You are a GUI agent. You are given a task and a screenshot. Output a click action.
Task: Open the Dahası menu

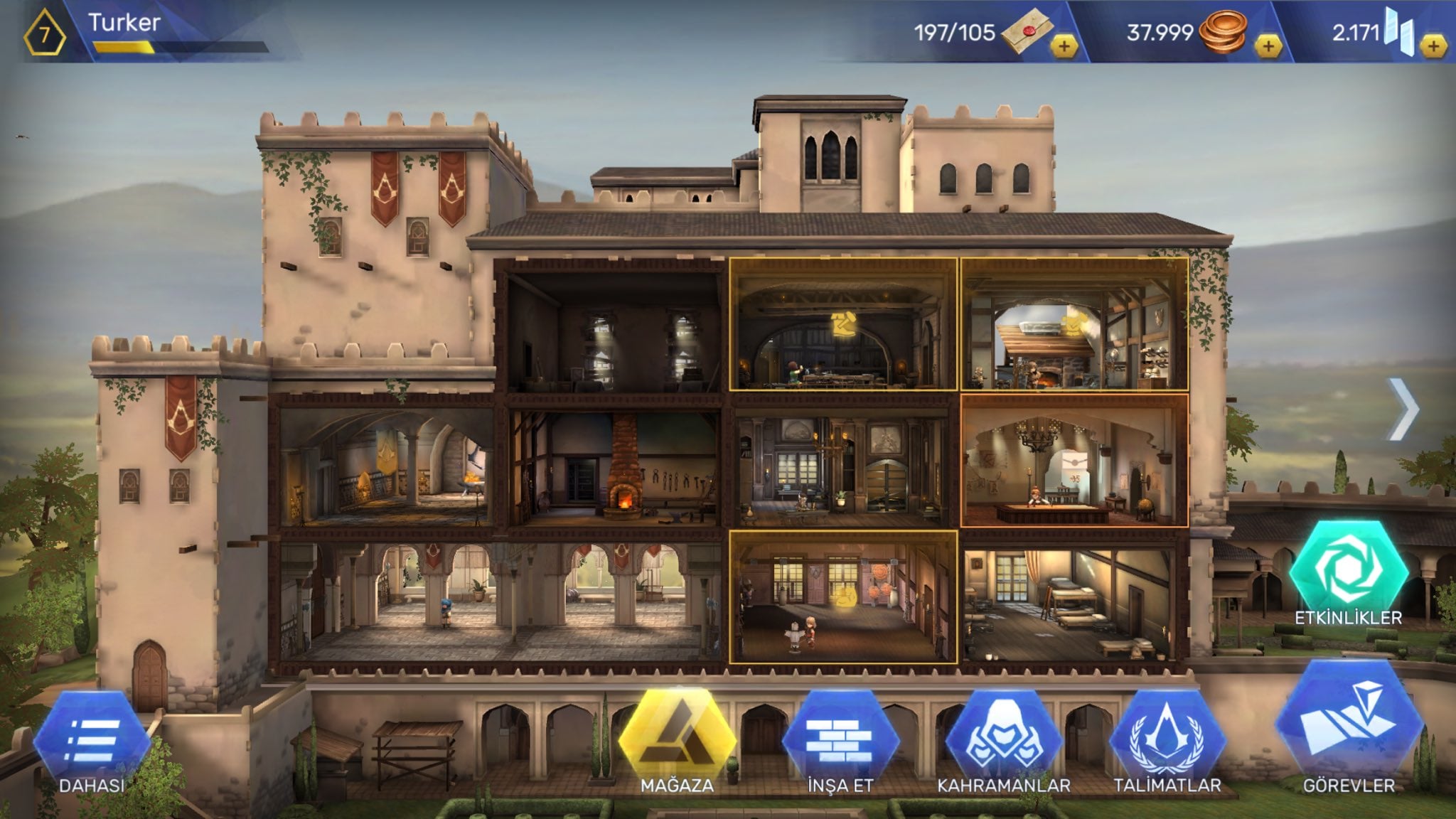click(92, 743)
